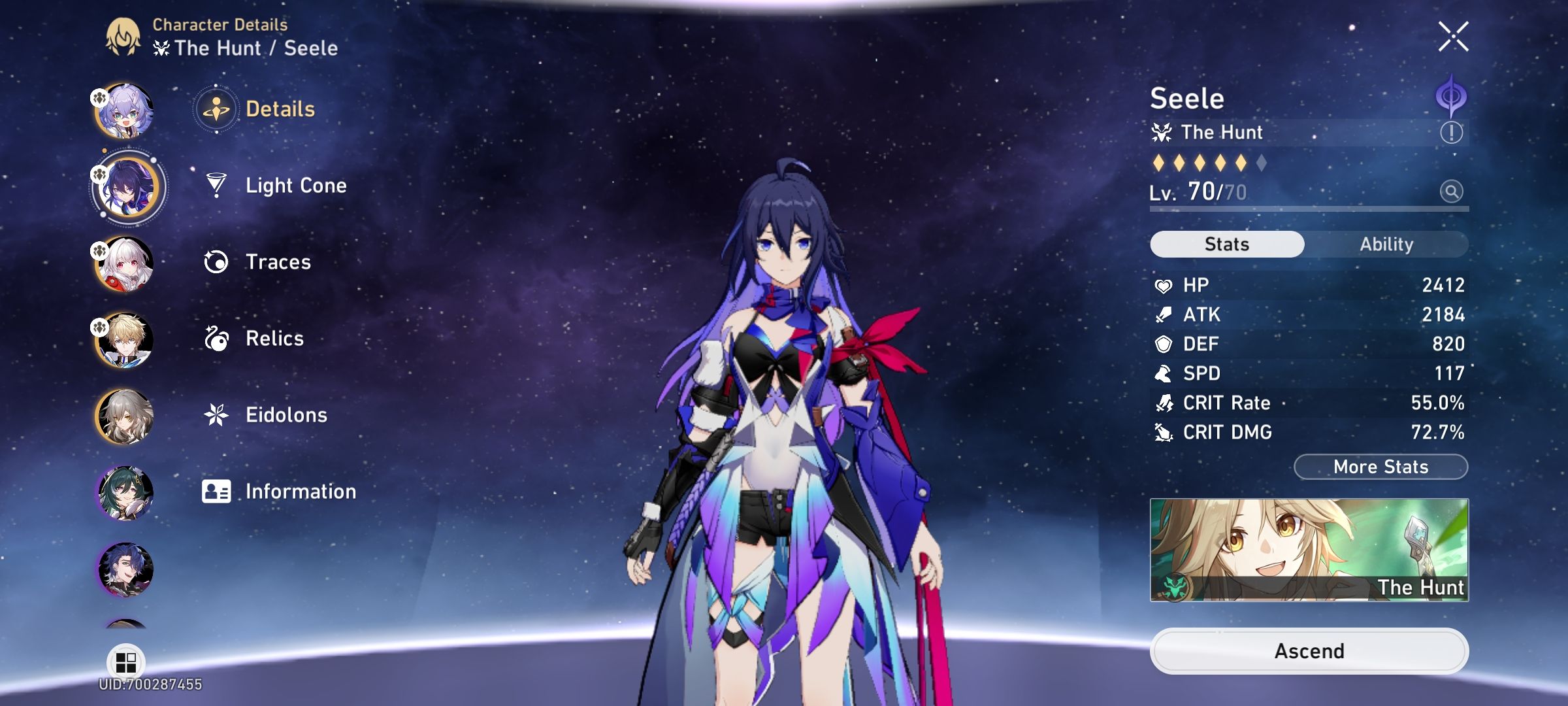Open the Light Cone section

coord(296,186)
